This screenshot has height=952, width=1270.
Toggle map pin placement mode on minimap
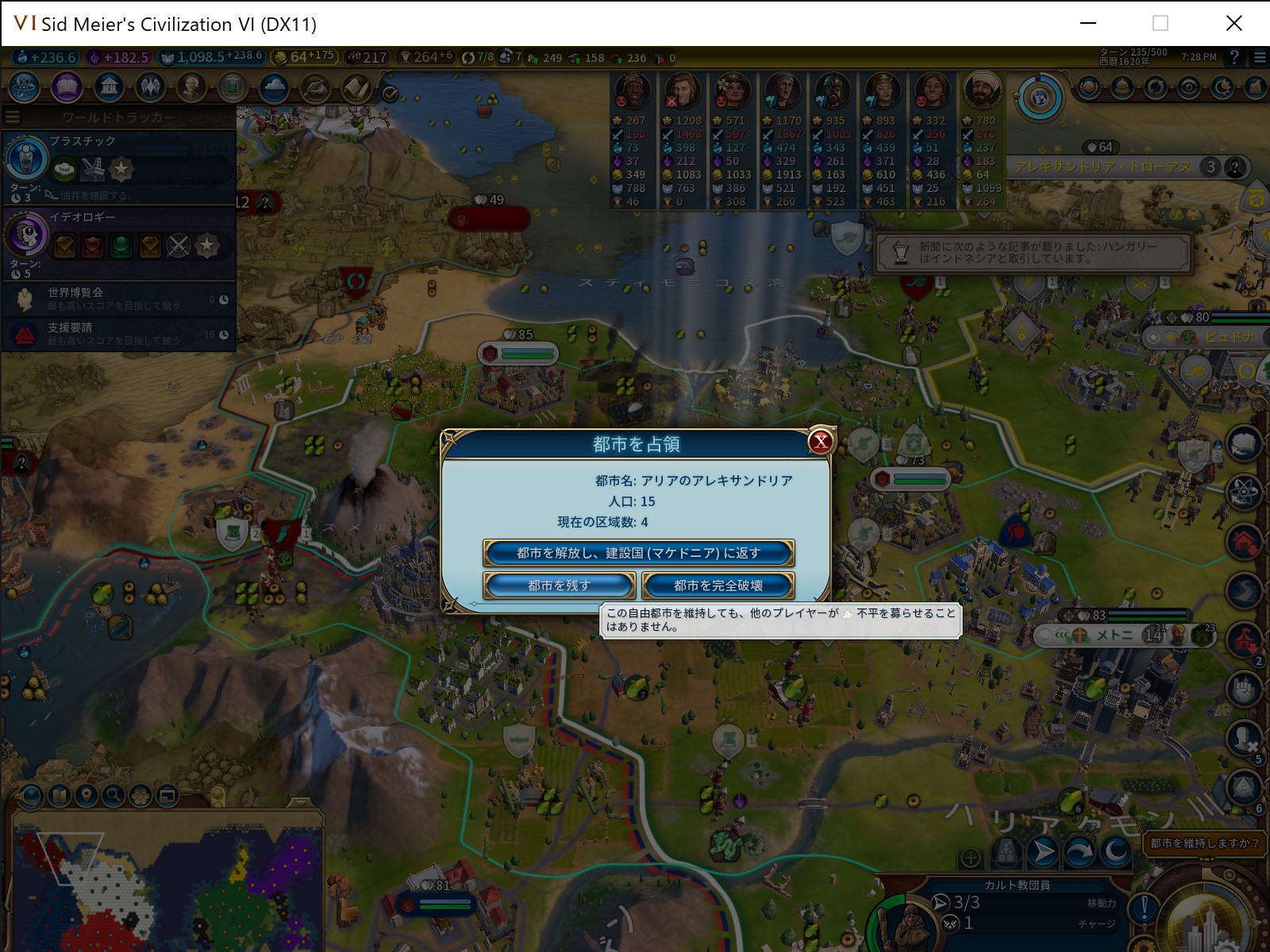[84, 795]
